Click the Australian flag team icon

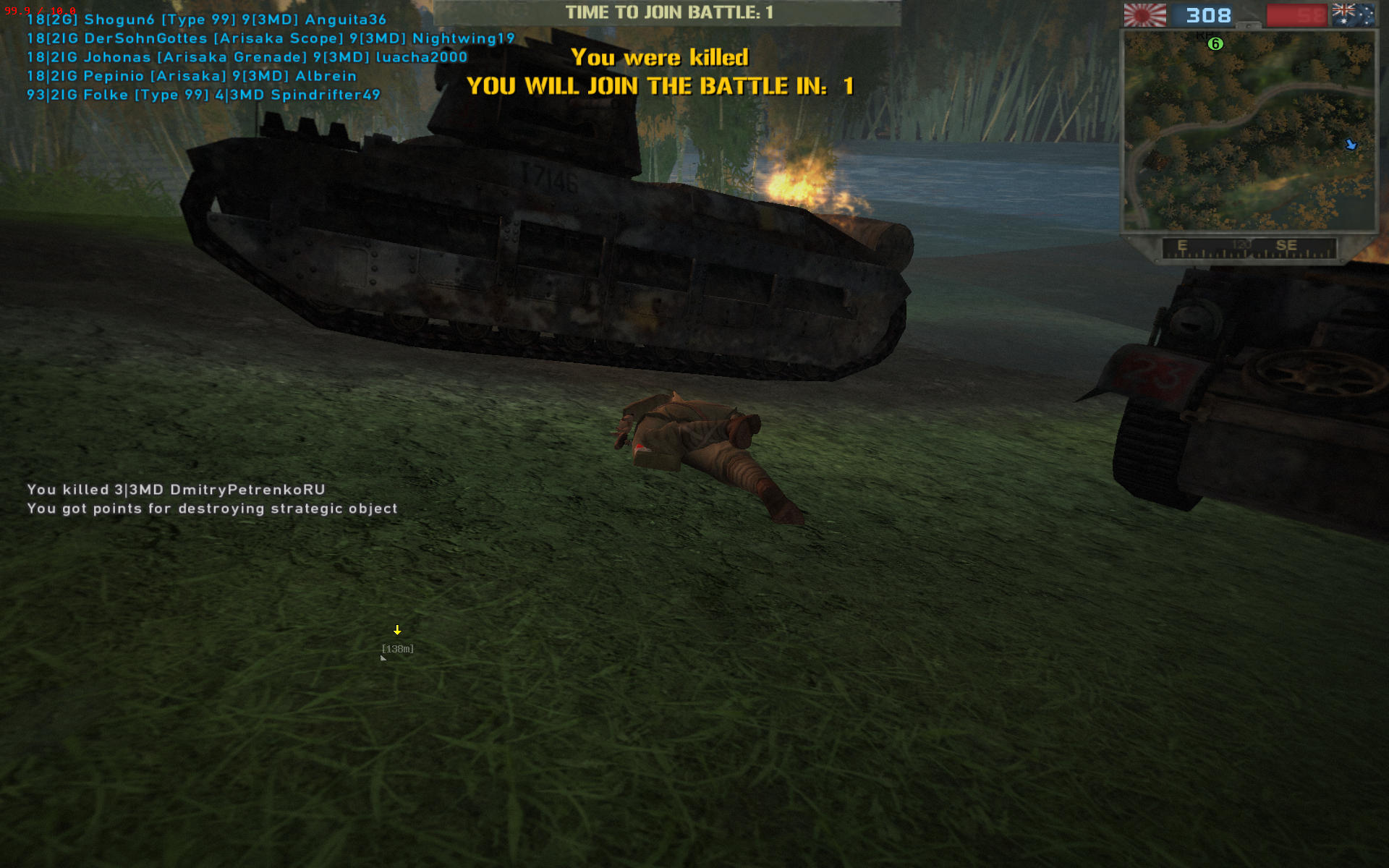1353,15
